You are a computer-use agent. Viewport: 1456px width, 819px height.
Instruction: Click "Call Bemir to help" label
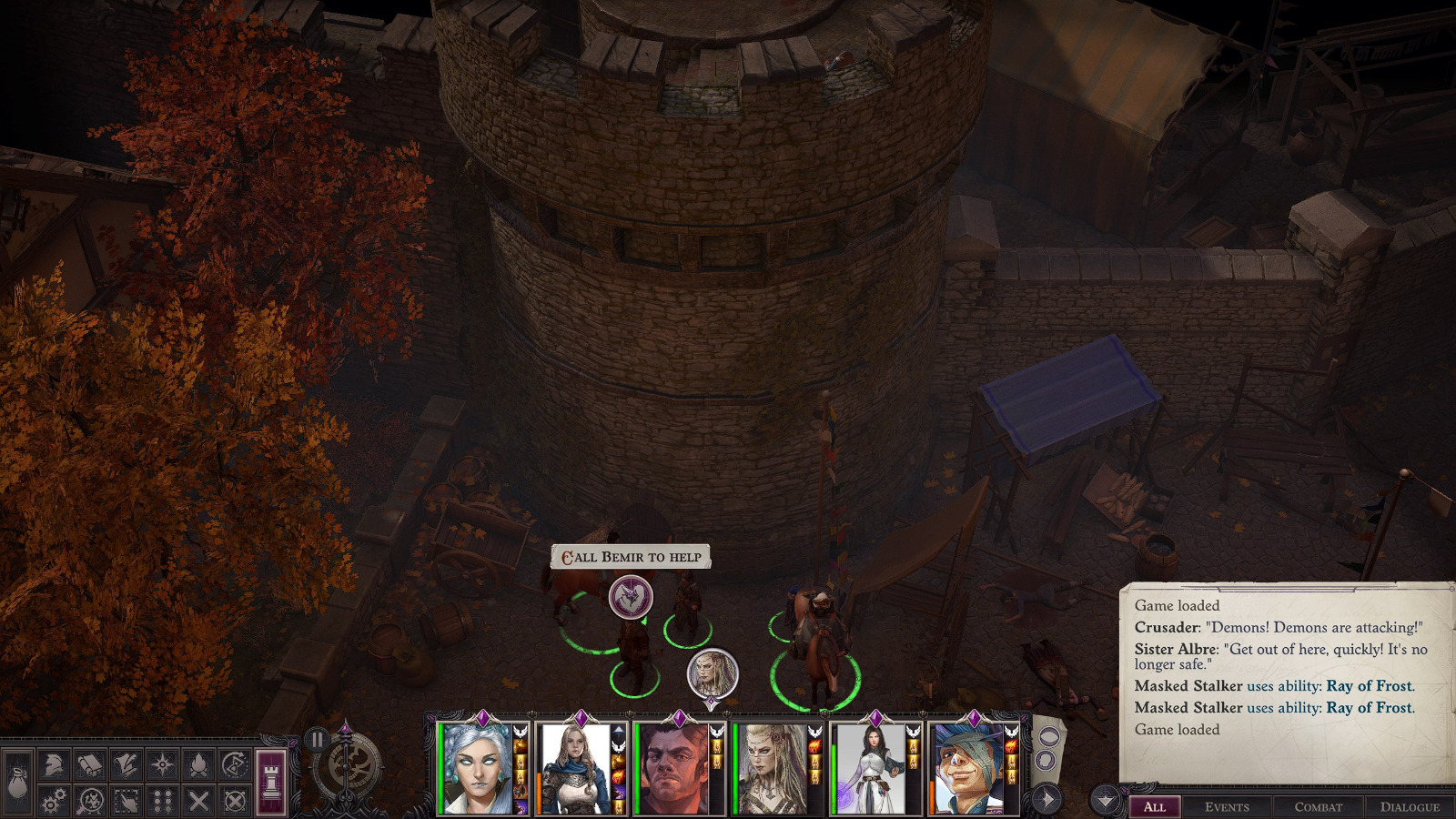click(631, 557)
